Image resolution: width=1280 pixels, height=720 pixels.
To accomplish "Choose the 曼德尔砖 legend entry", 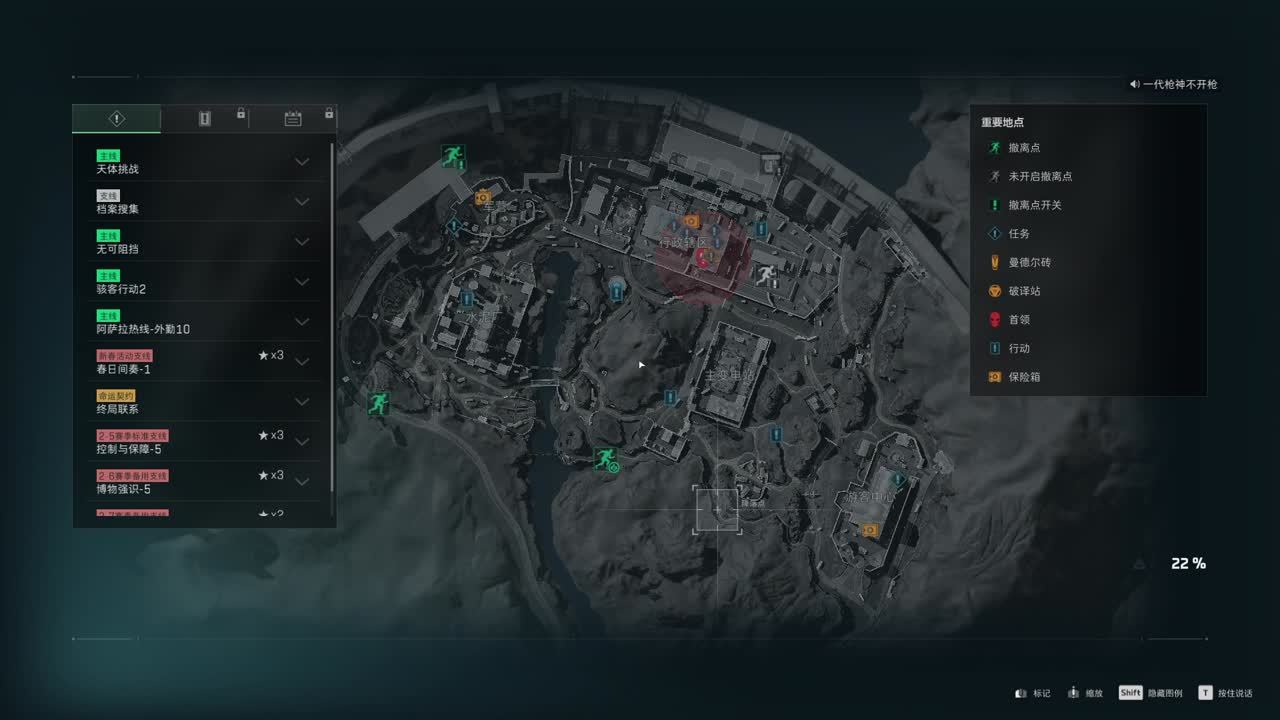I will (x=1029, y=262).
